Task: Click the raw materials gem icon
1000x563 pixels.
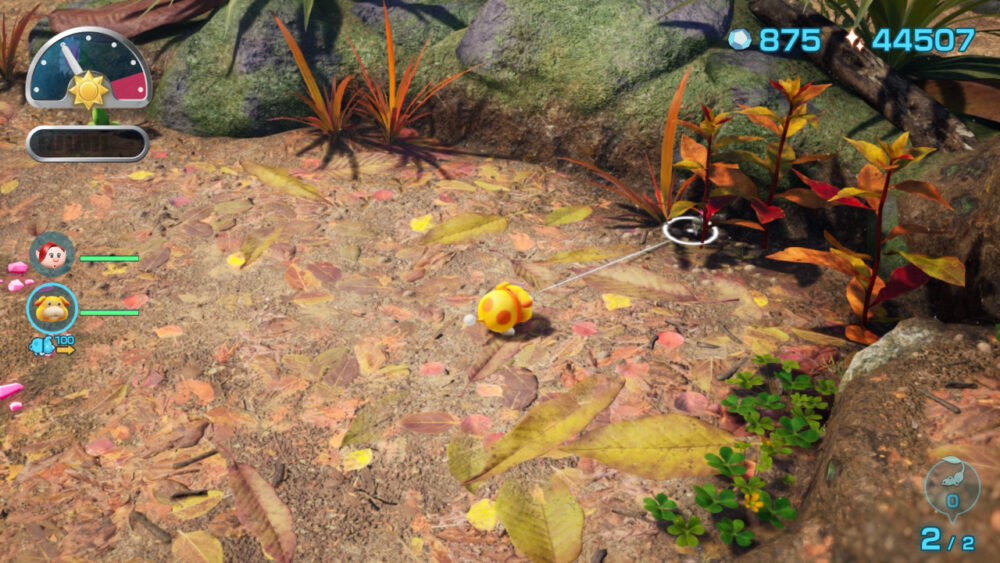Action: coord(739,40)
